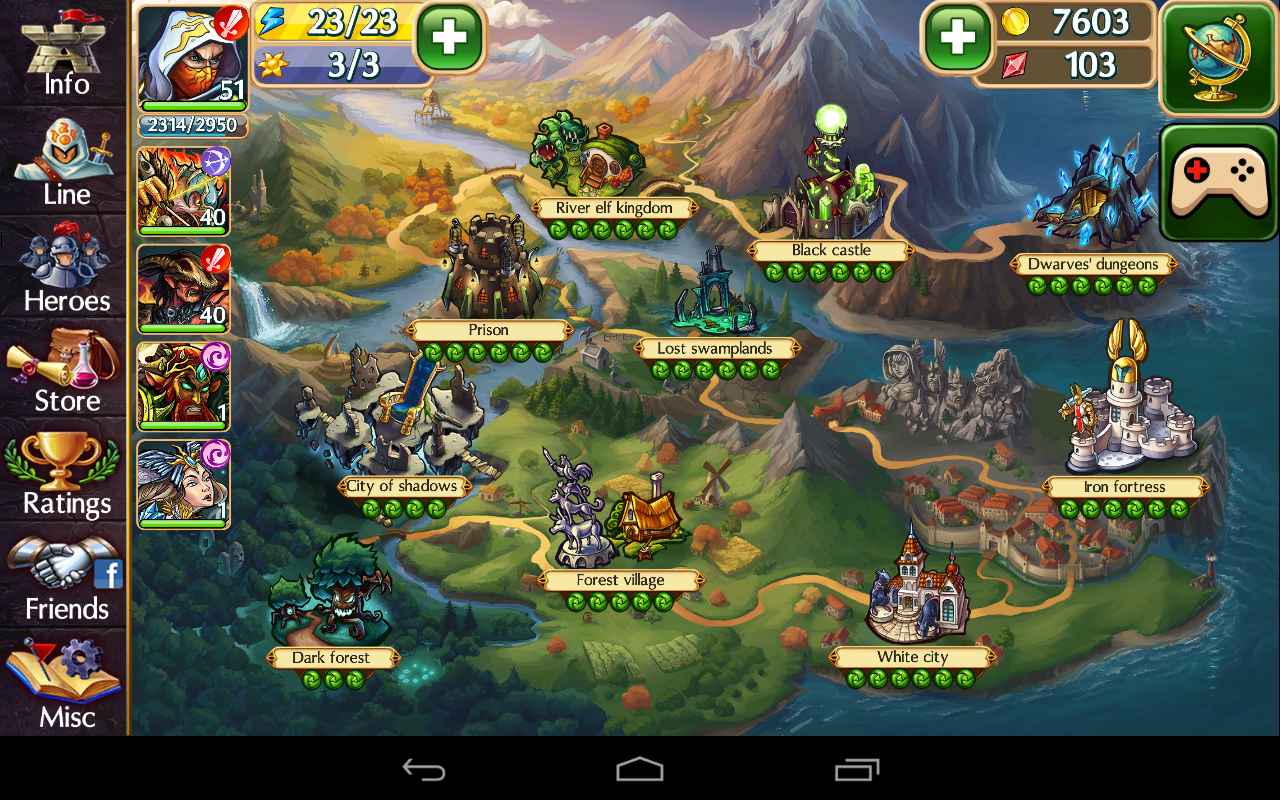Visit the Forest village
This screenshot has height=800, width=1280.
622,579
